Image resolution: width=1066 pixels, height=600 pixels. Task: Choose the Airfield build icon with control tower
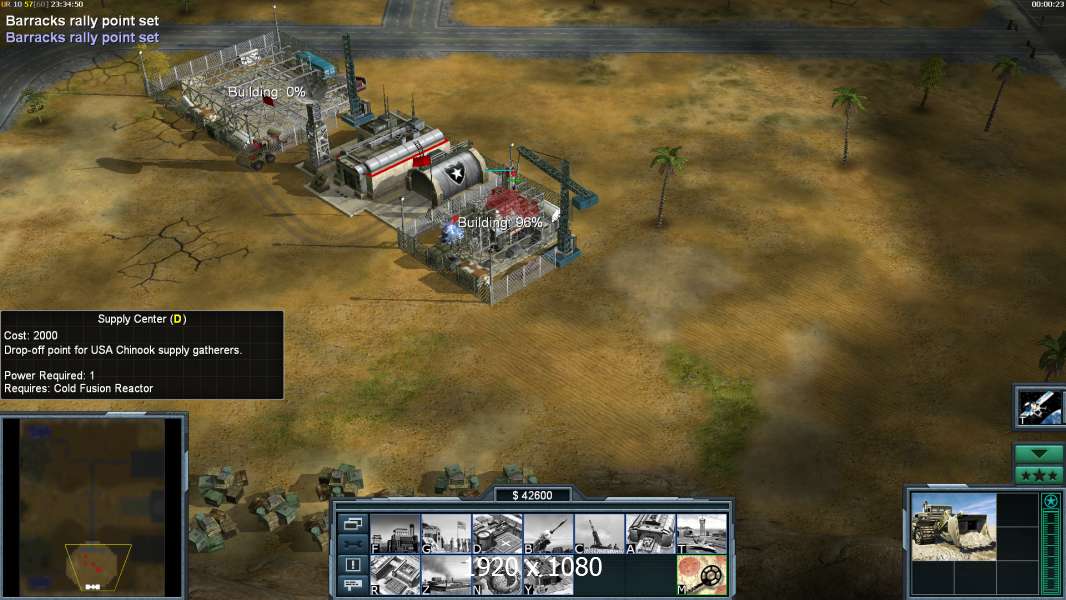[x=701, y=534]
